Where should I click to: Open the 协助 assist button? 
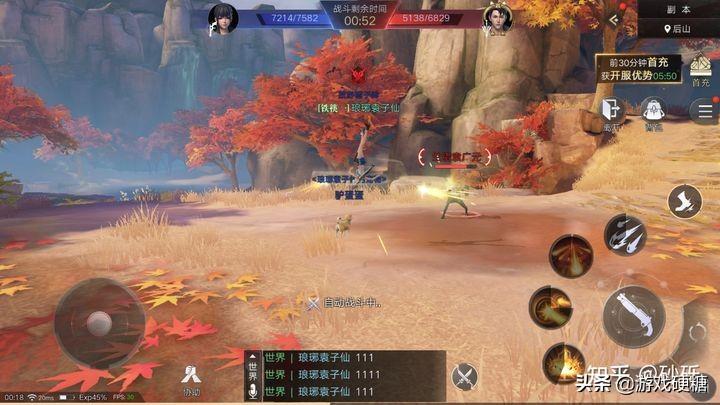pos(190,379)
